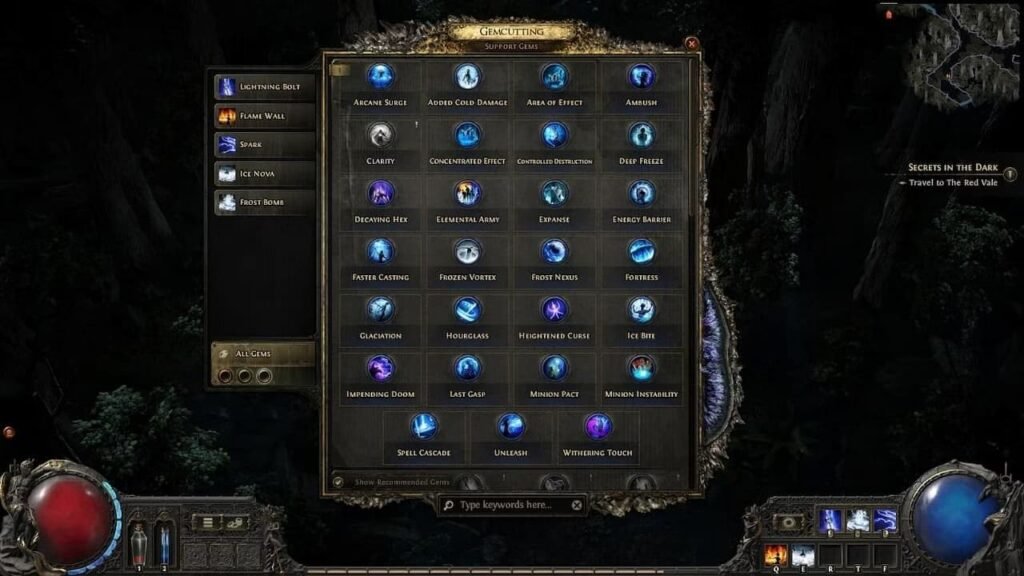The width and height of the screenshot is (1024, 576).
Task: Select the Minion Instability gem
Action: coord(641,369)
